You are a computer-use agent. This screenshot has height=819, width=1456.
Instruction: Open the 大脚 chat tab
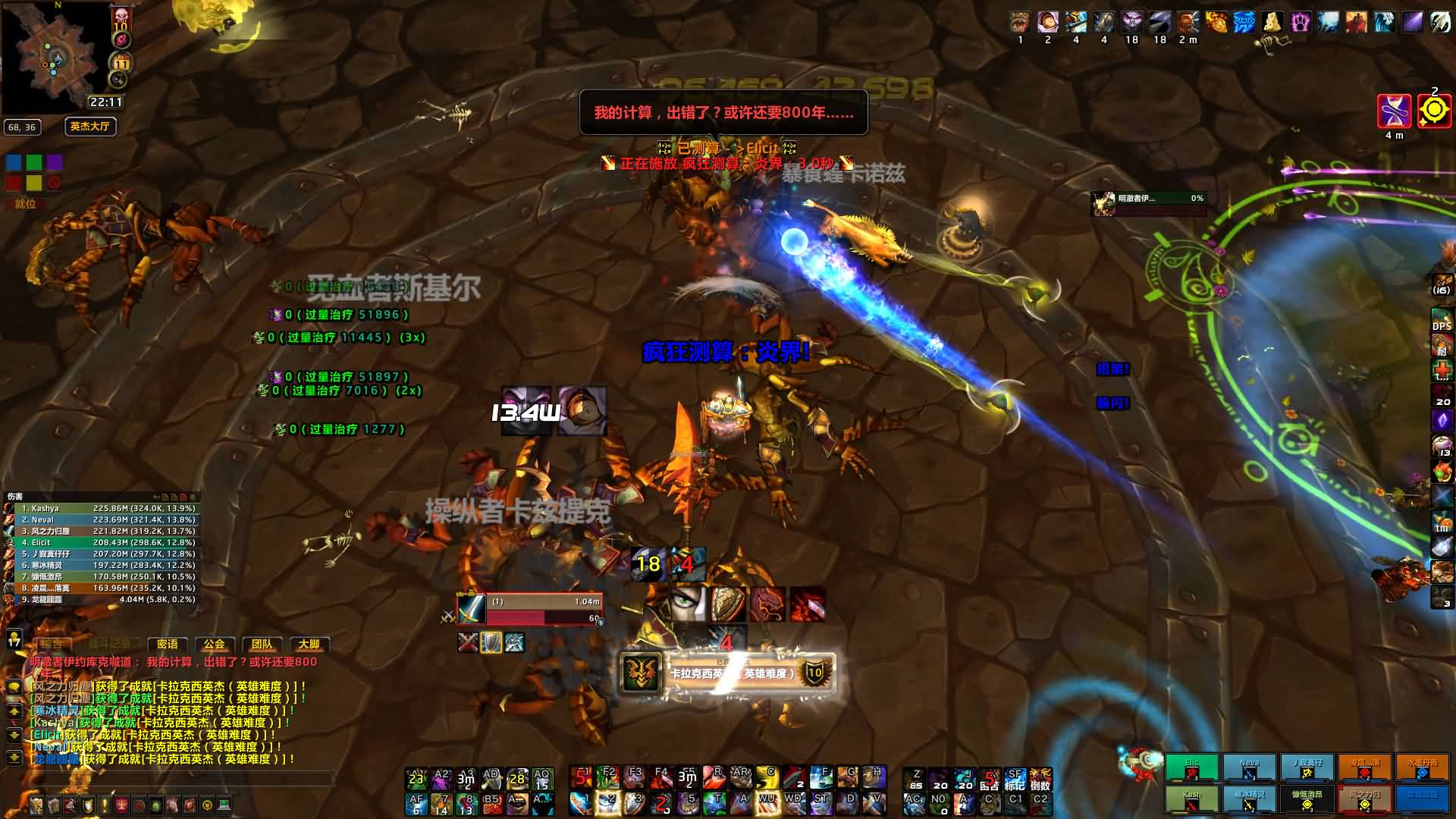point(309,644)
